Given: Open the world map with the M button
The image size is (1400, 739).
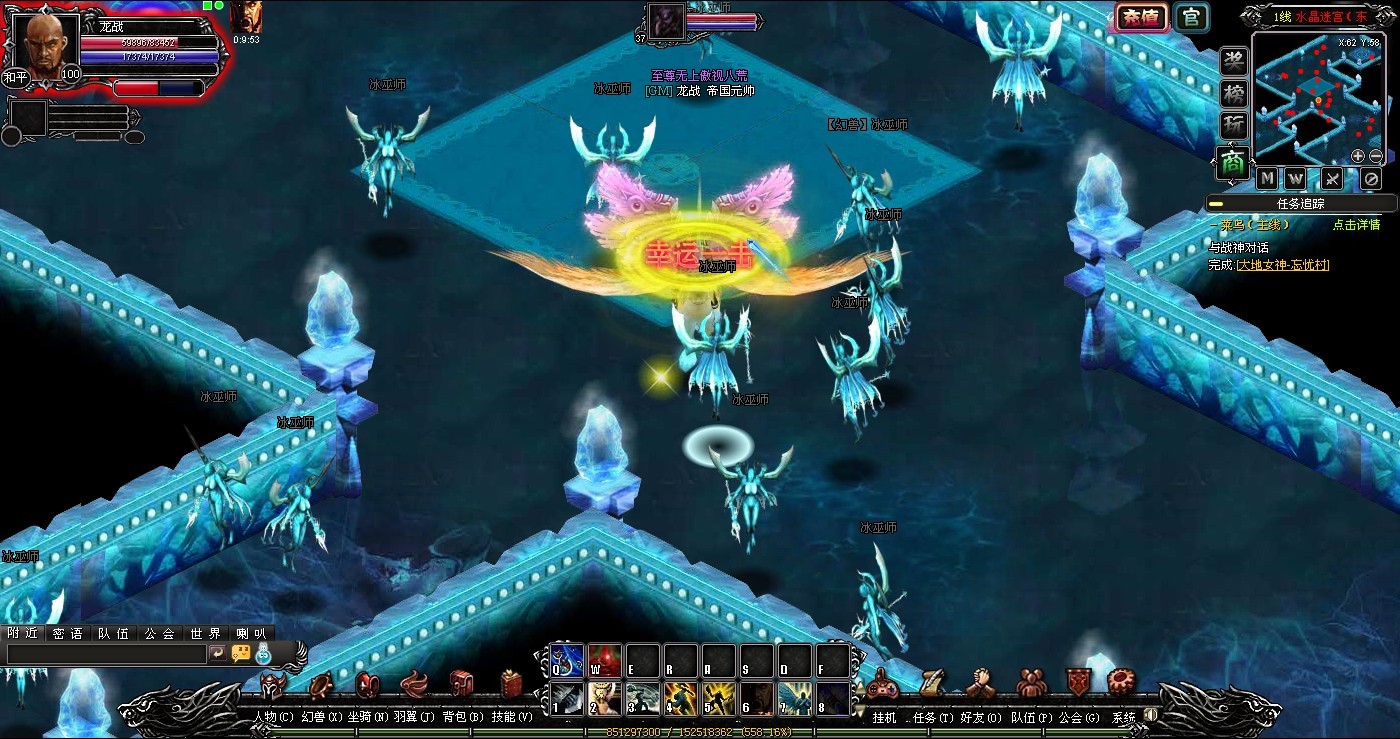Looking at the screenshot, I should tap(1268, 179).
